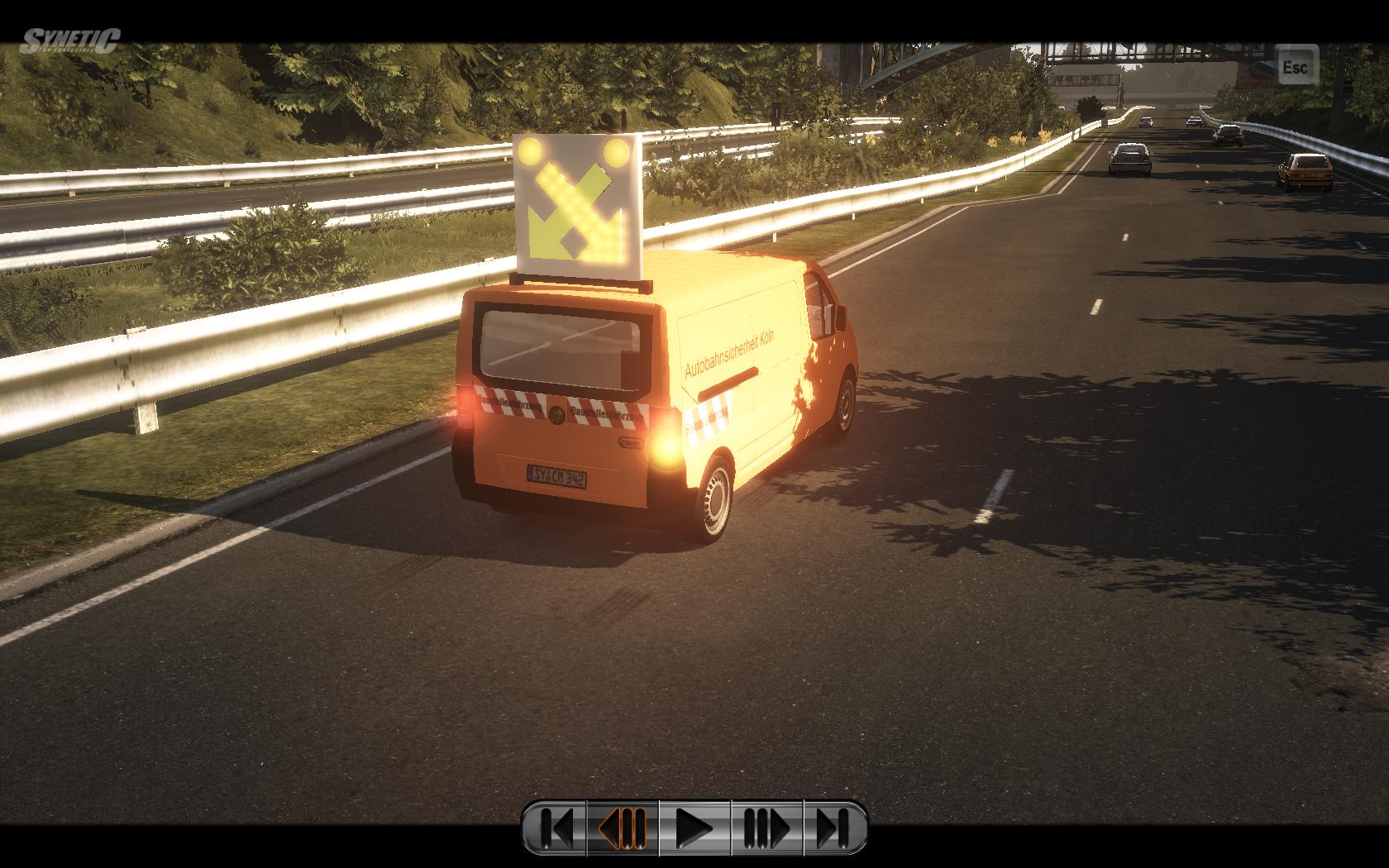Image resolution: width=1389 pixels, height=868 pixels.
Task: Step the replay backward one frame
Action: coord(623,827)
